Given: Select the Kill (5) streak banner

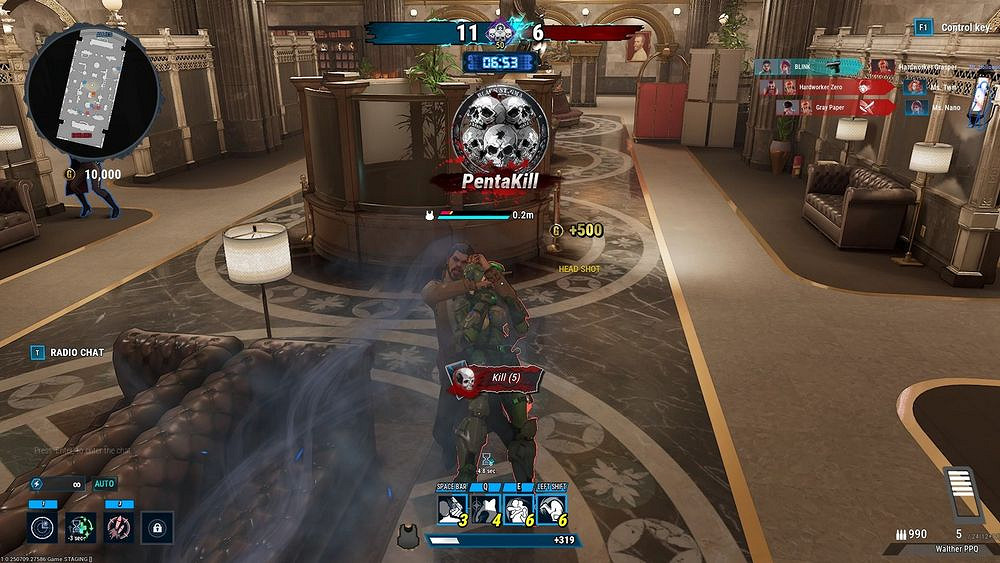Looking at the screenshot, I should (495, 378).
